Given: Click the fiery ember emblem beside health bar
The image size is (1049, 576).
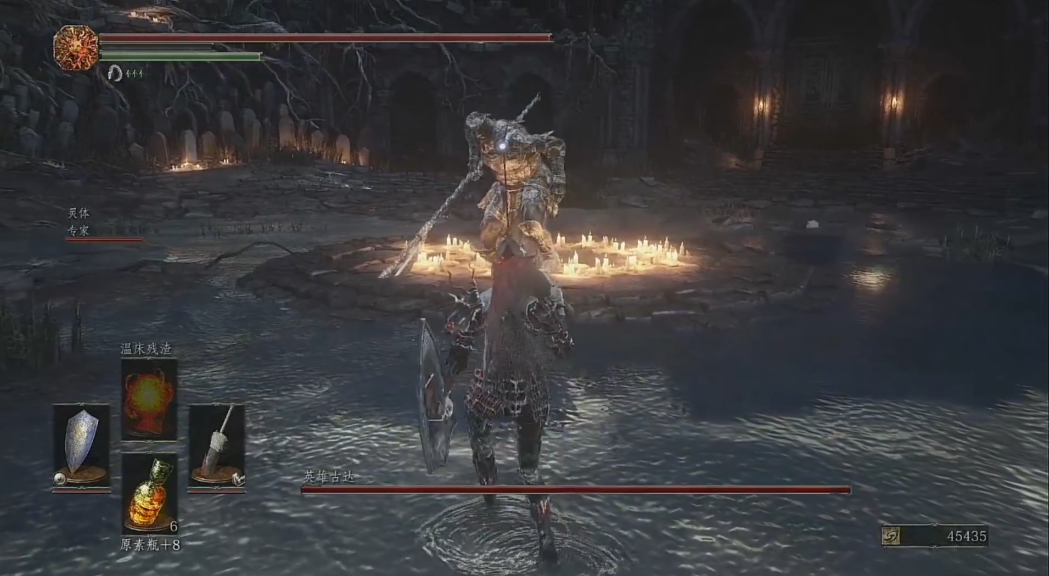Looking at the screenshot, I should [76, 47].
